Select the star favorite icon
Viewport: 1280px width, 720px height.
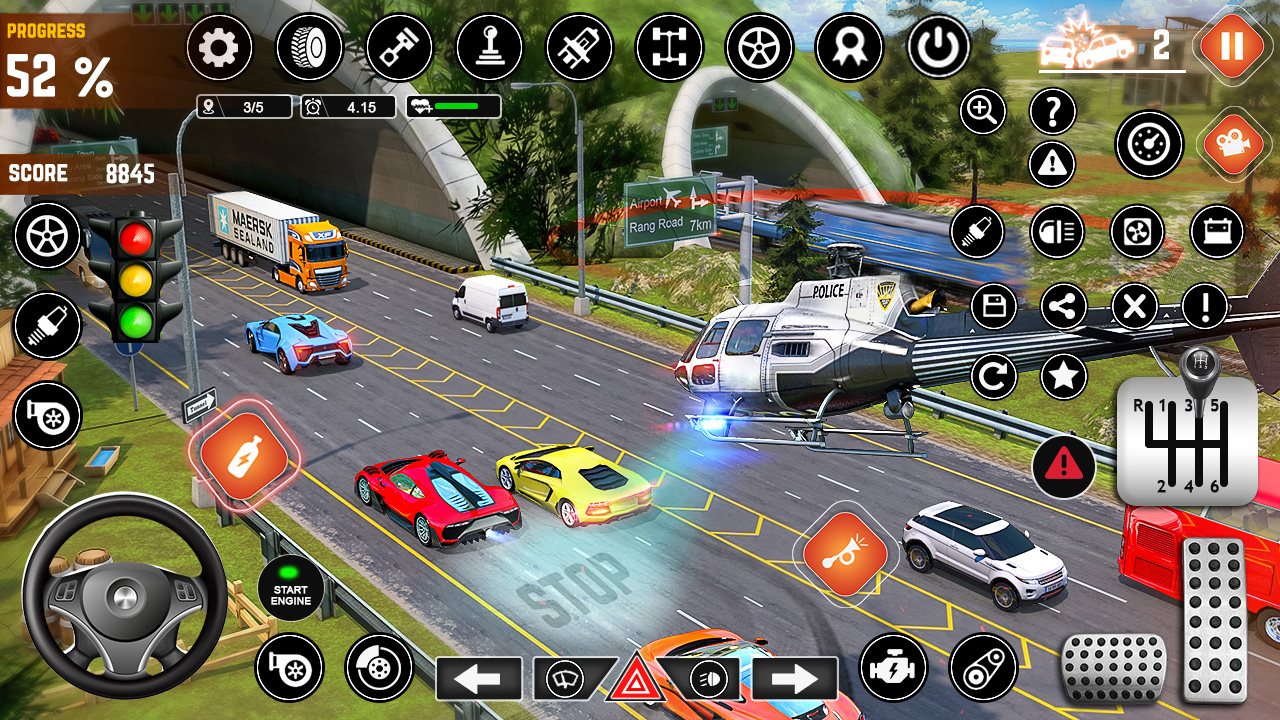(x=1064, y=377)
